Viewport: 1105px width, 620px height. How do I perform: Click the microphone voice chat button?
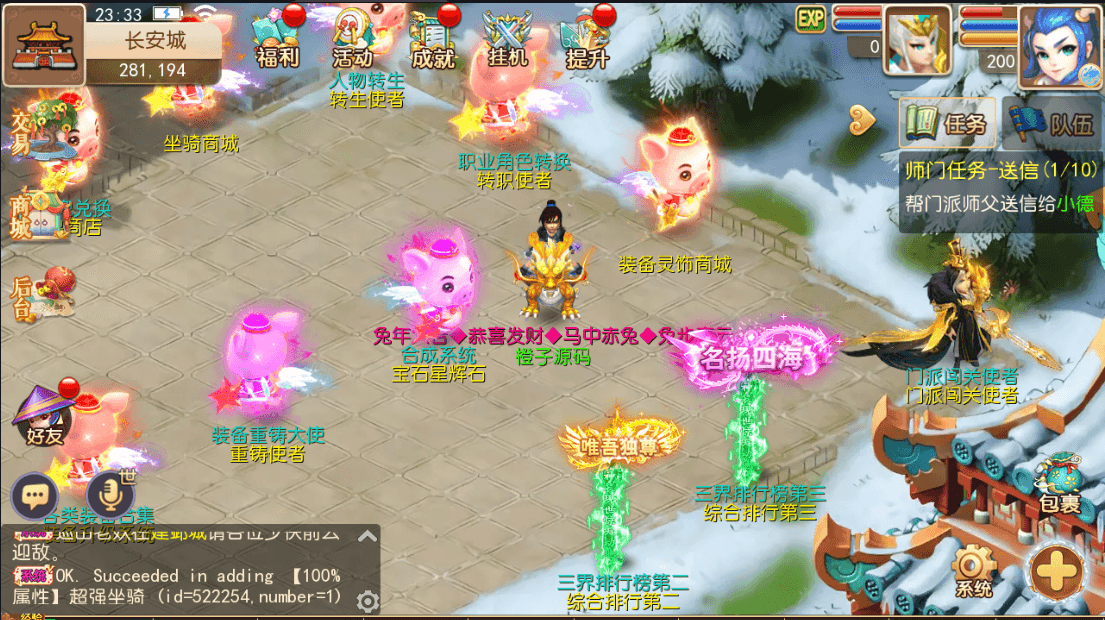click(x=110, y=494)
